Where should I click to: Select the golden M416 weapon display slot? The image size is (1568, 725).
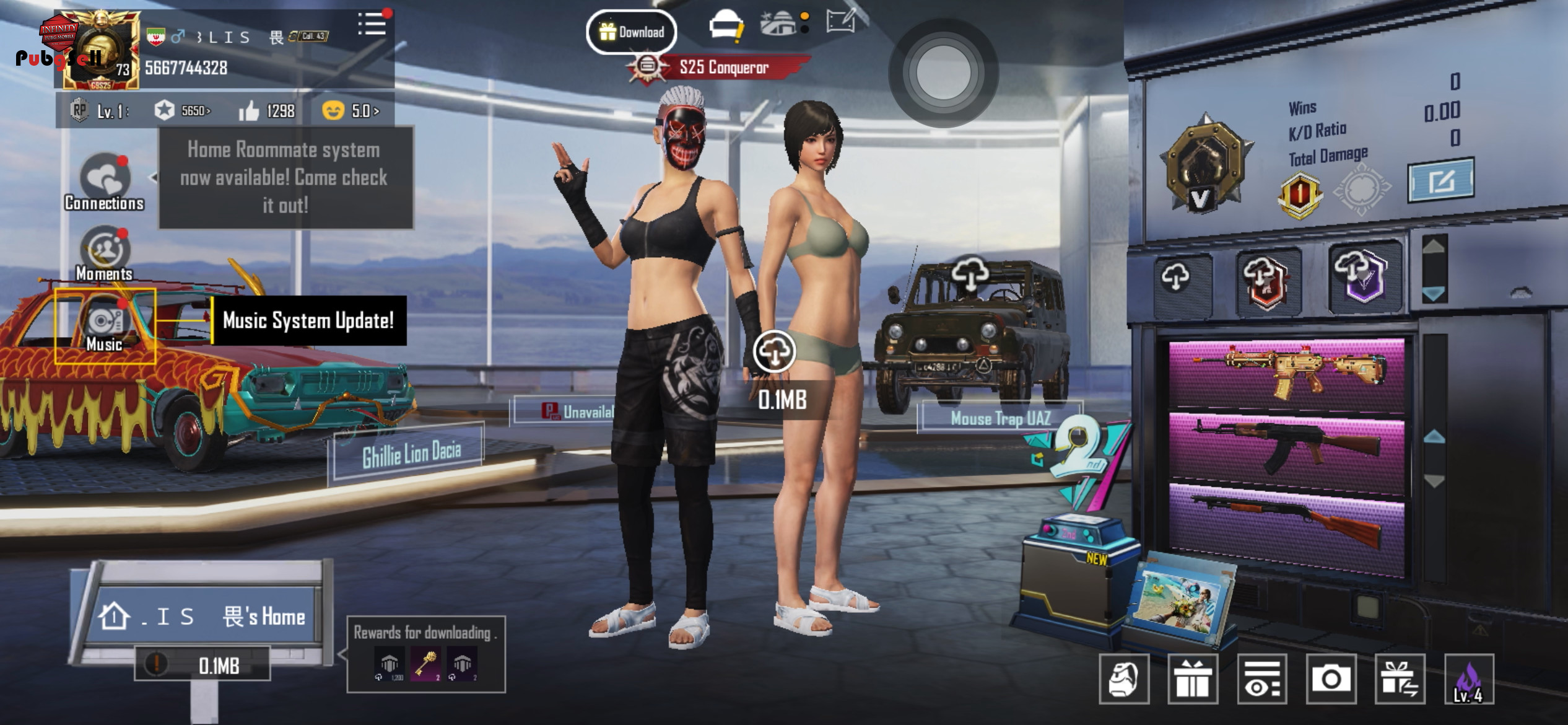[1287, 374]
